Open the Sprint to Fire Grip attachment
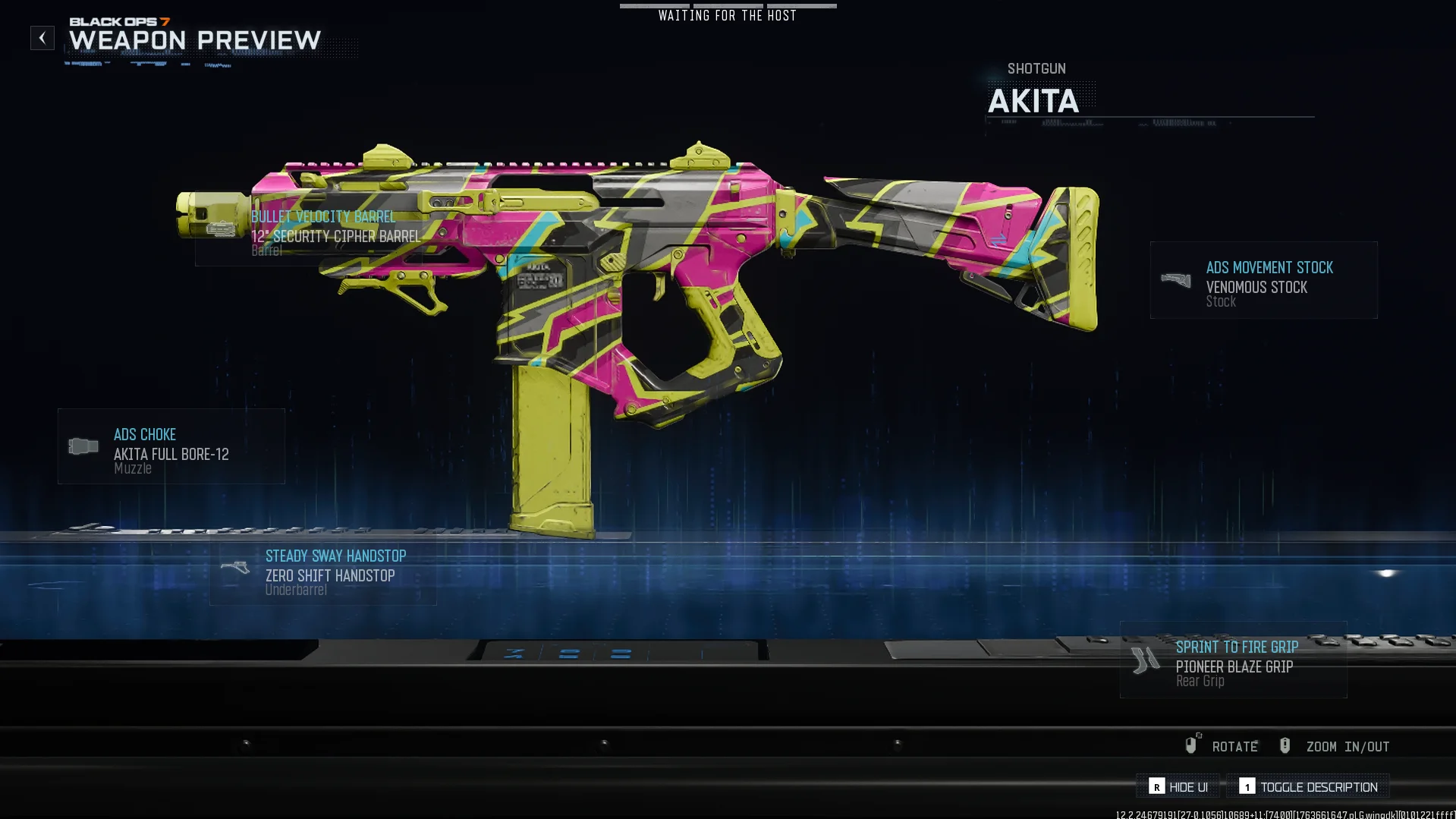The height and width of the screenshot is (819, 1456). click(x=1233, y=660)
